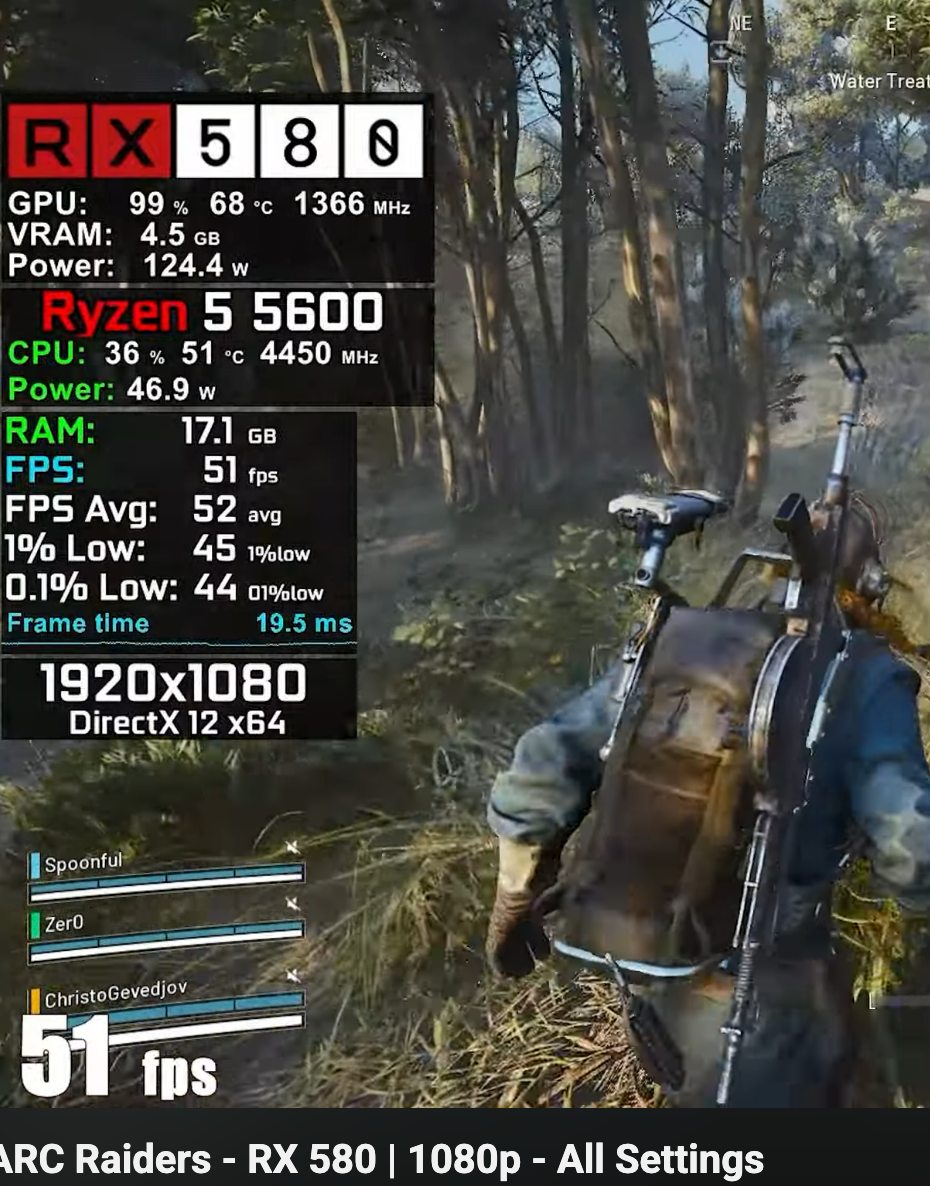
Task: Toggle the muted speaker icon for ChristoGevedjov
Action: pos(292,975)
